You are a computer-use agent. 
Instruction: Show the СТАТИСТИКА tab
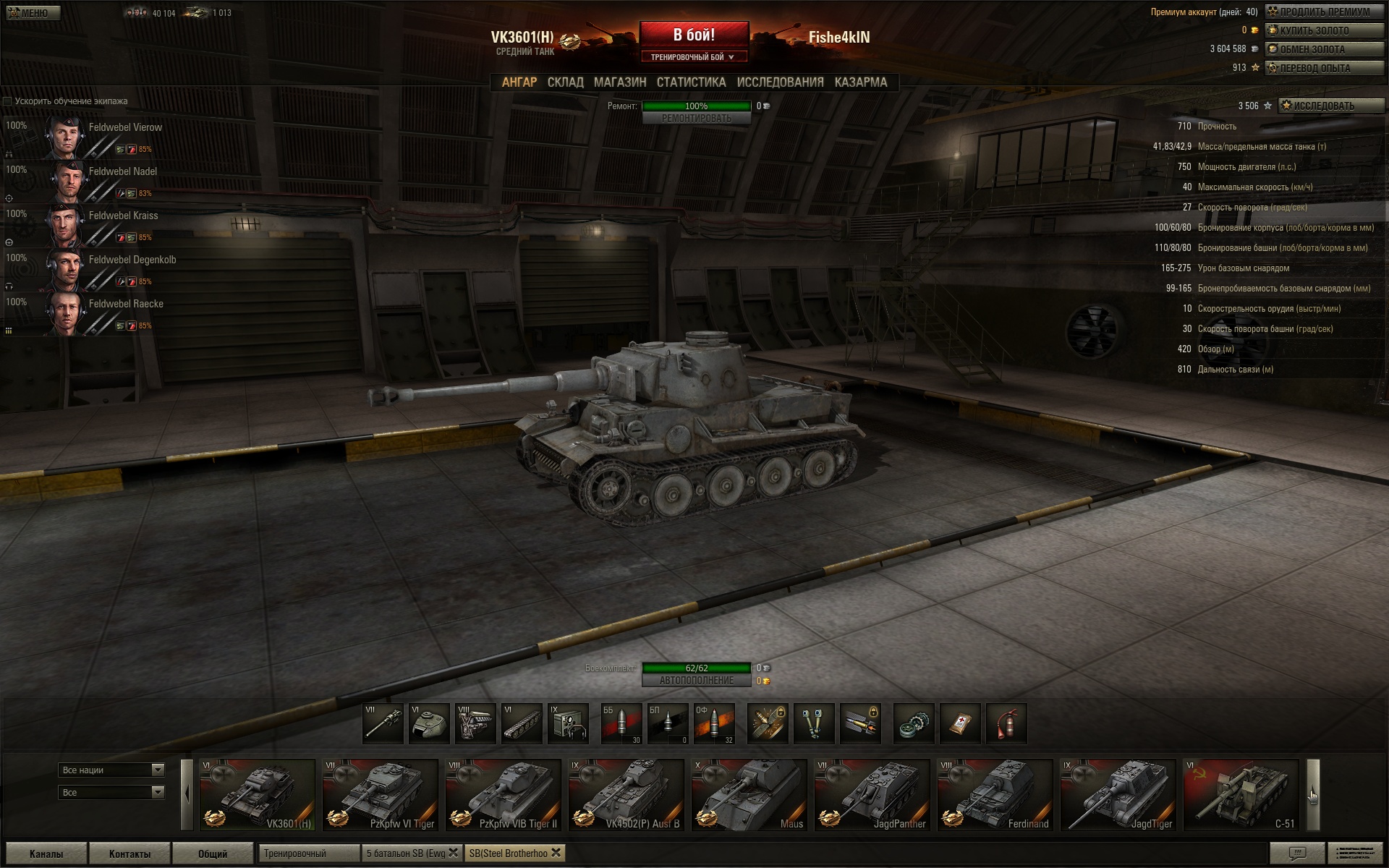[x=691, y=82]
